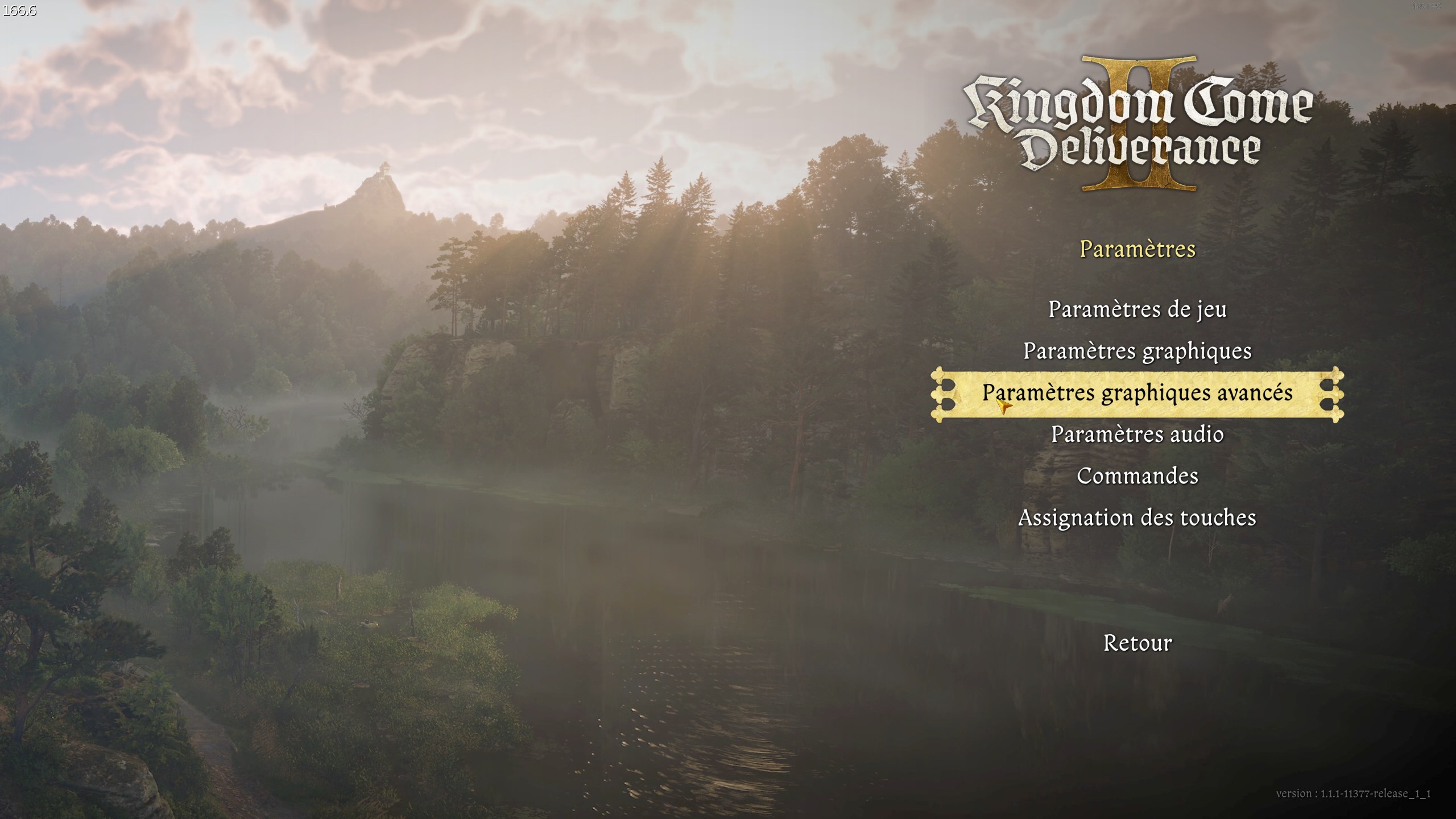Open the Paramètres audio settings
Viewport: 1456px width, 819px height.
coord(1137,434)
